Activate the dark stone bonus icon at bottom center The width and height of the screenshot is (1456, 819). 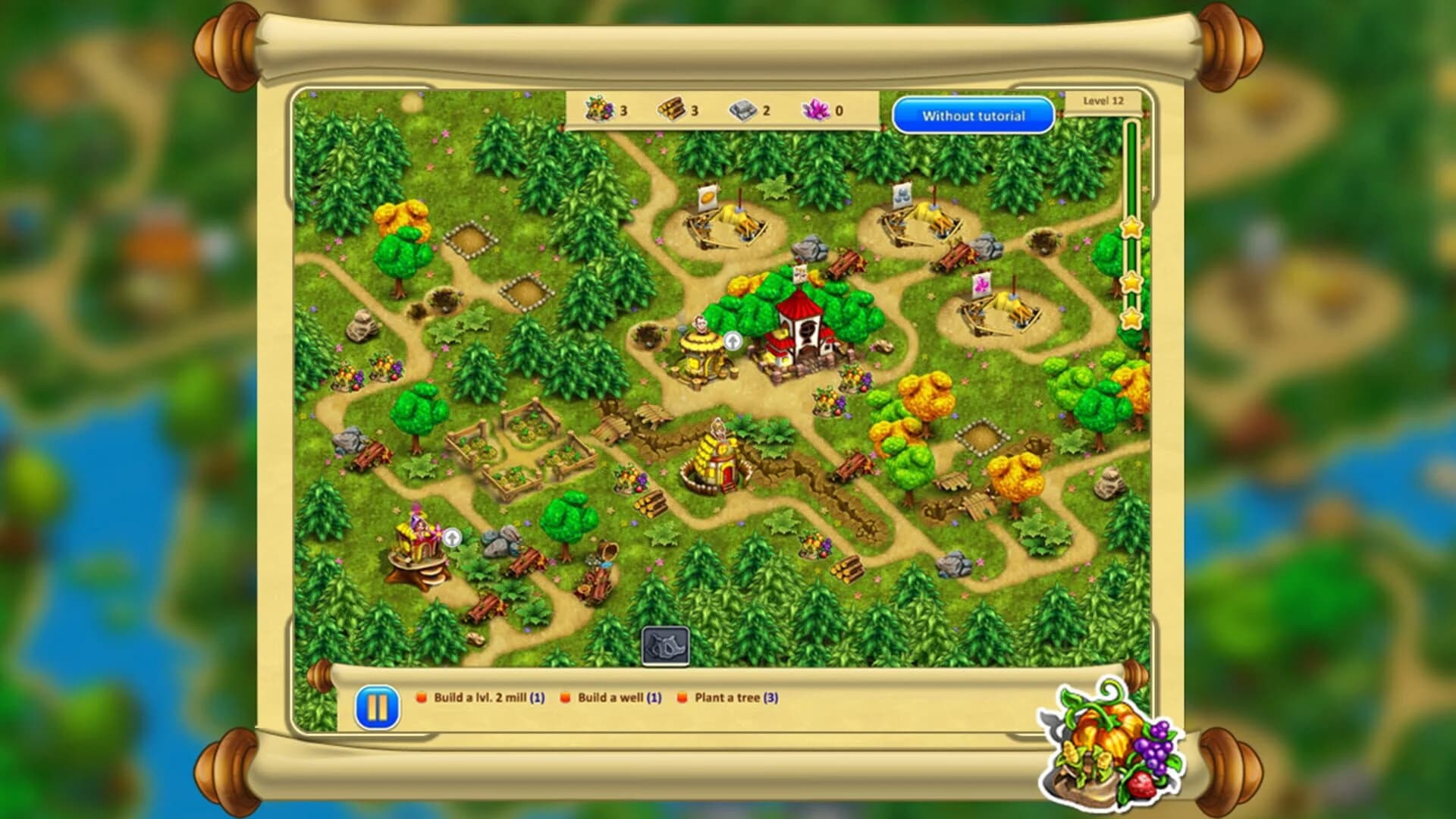(665, 645)
